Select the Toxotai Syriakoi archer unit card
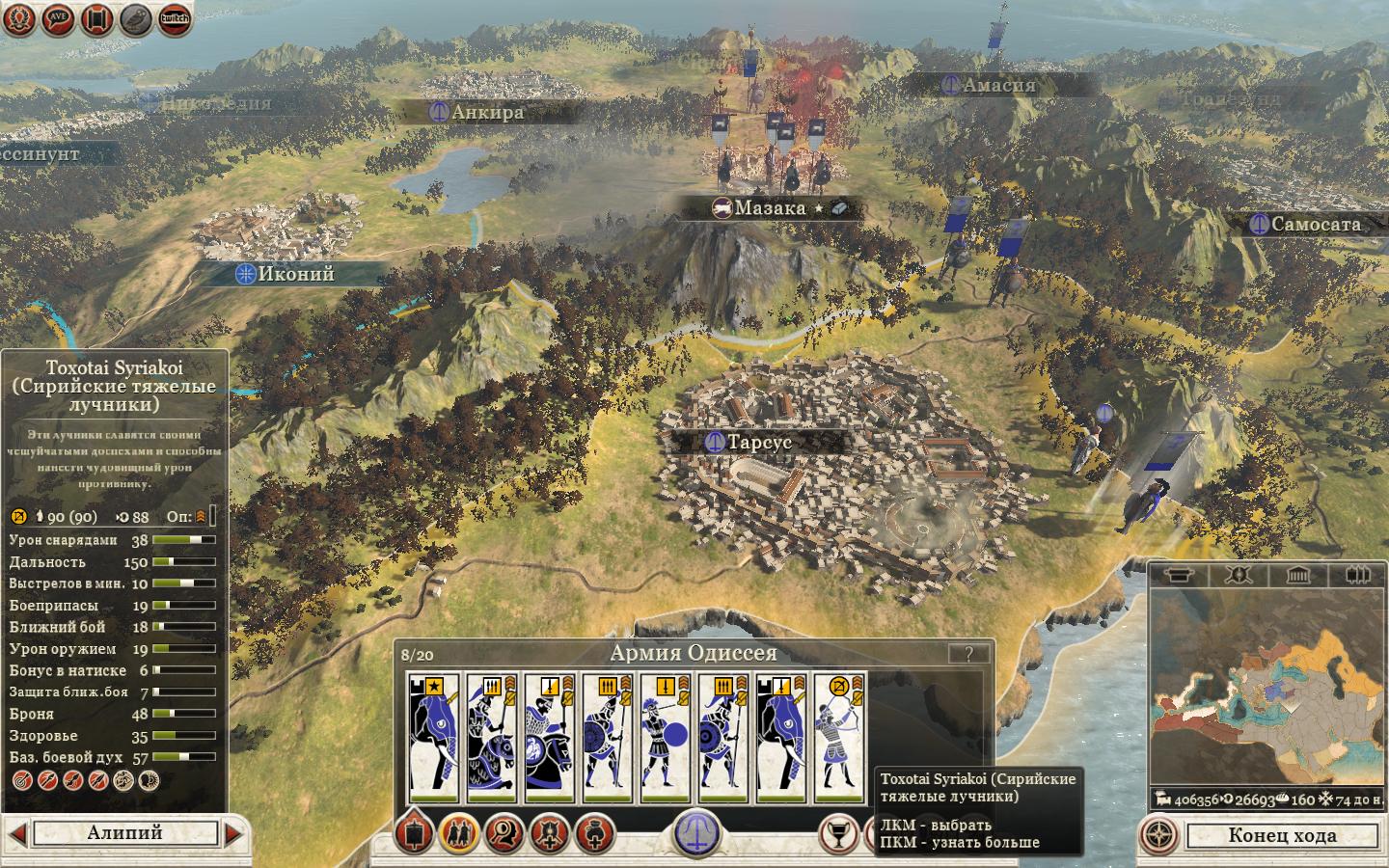 (839, 738)
